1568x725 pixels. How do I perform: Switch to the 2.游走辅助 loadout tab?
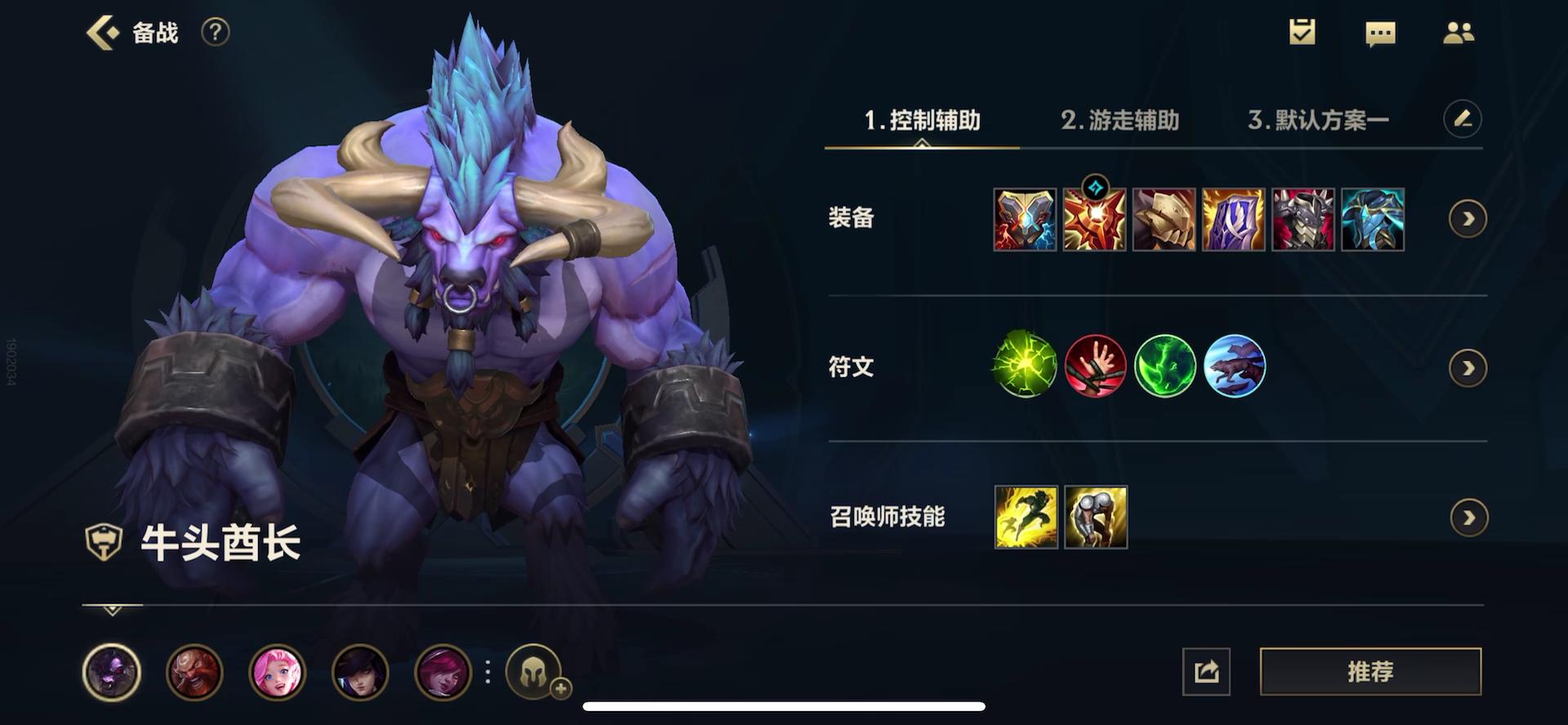(1120, 119)
